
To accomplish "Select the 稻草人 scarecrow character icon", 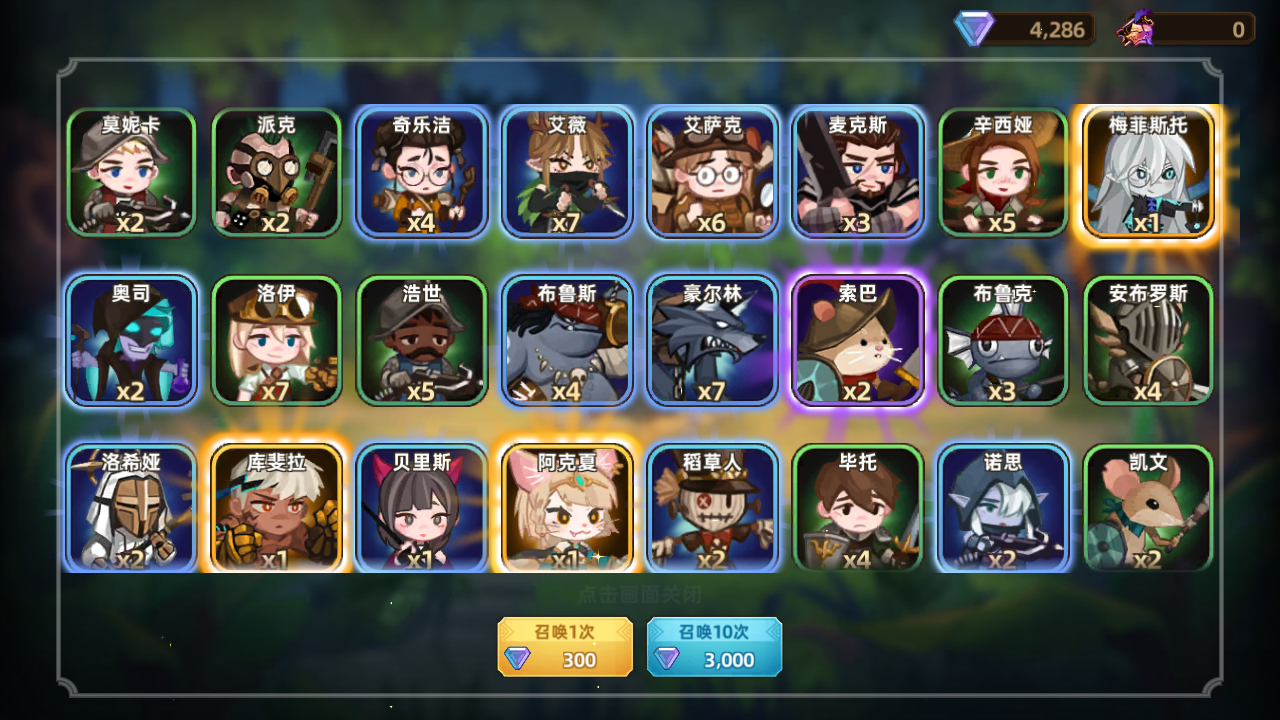I will click(x=713, y=508).
